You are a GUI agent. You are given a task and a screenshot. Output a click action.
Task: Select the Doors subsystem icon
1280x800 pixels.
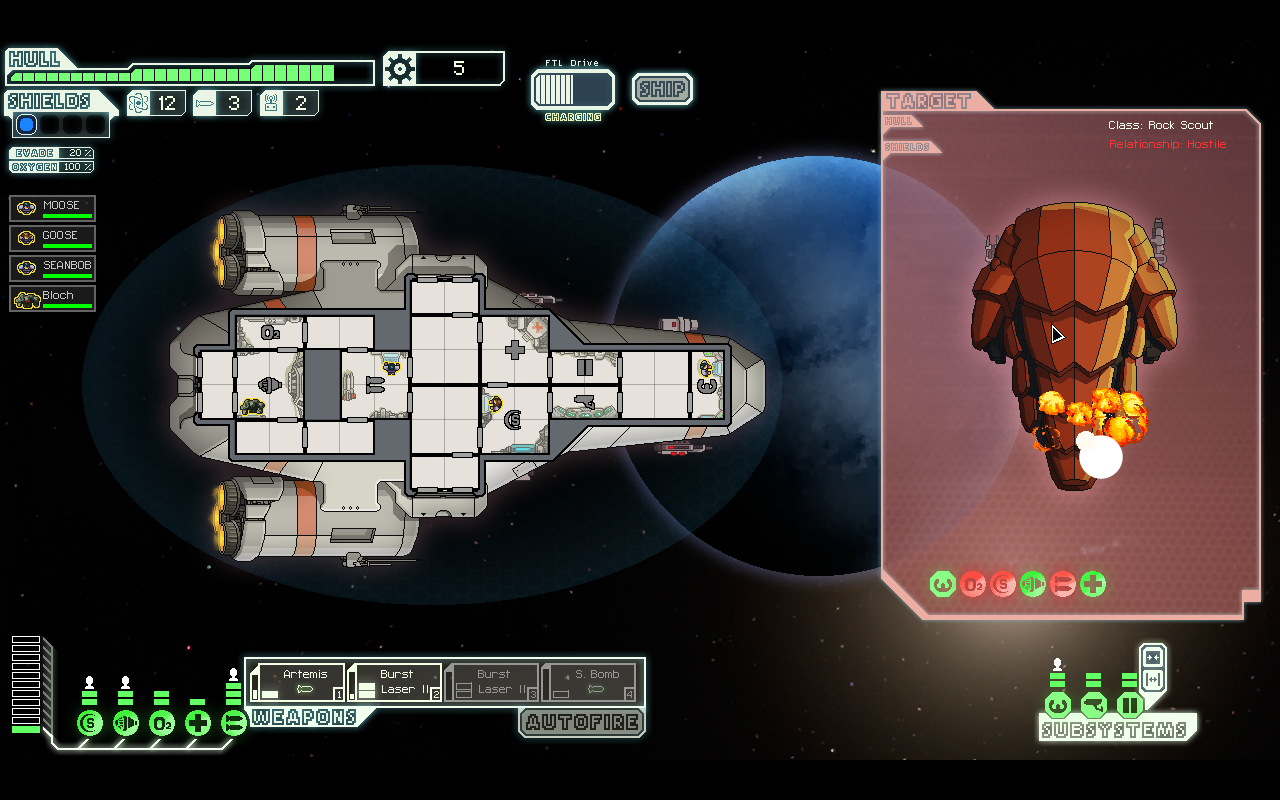1129,705
